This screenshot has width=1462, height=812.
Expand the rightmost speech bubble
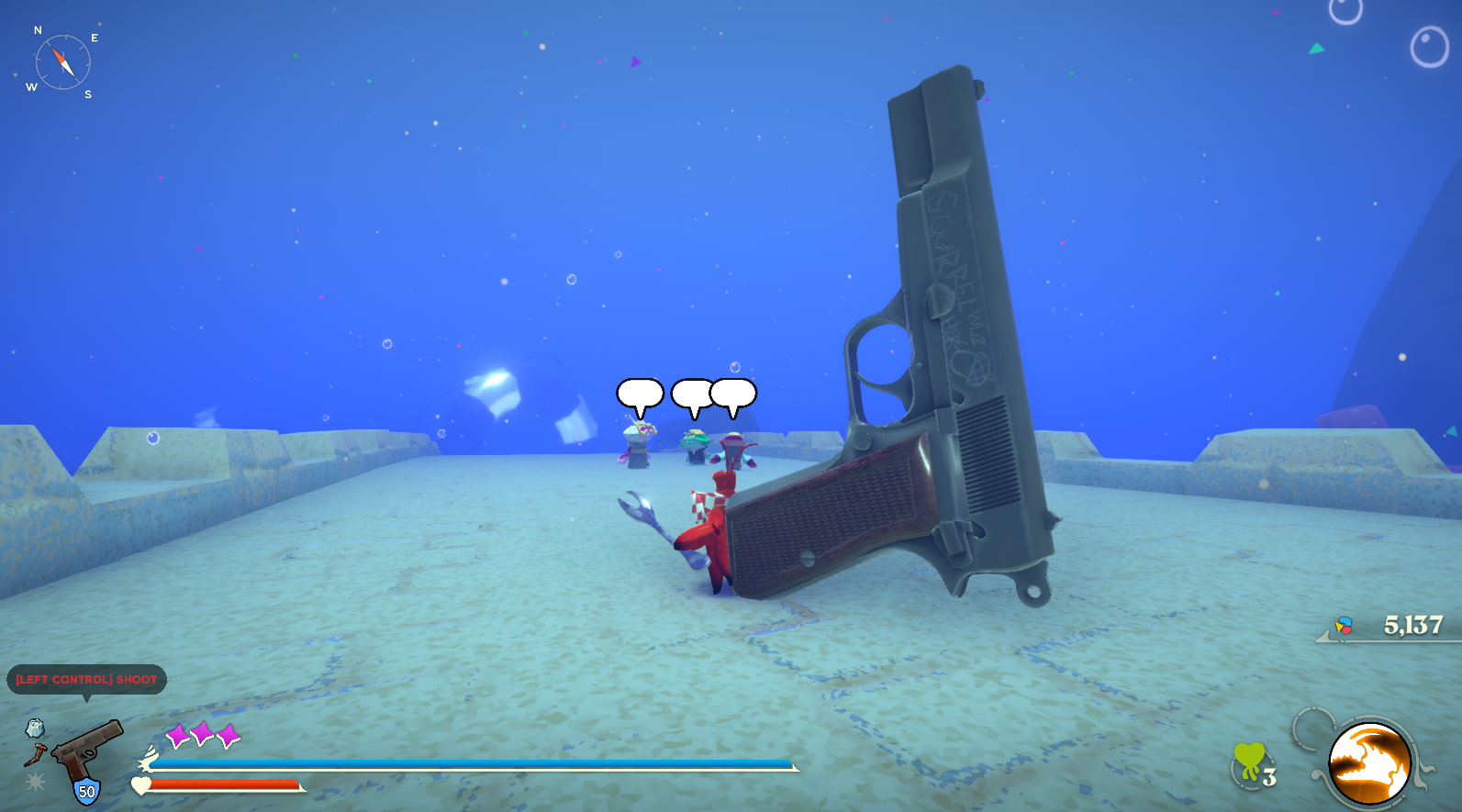coord(731,393)
